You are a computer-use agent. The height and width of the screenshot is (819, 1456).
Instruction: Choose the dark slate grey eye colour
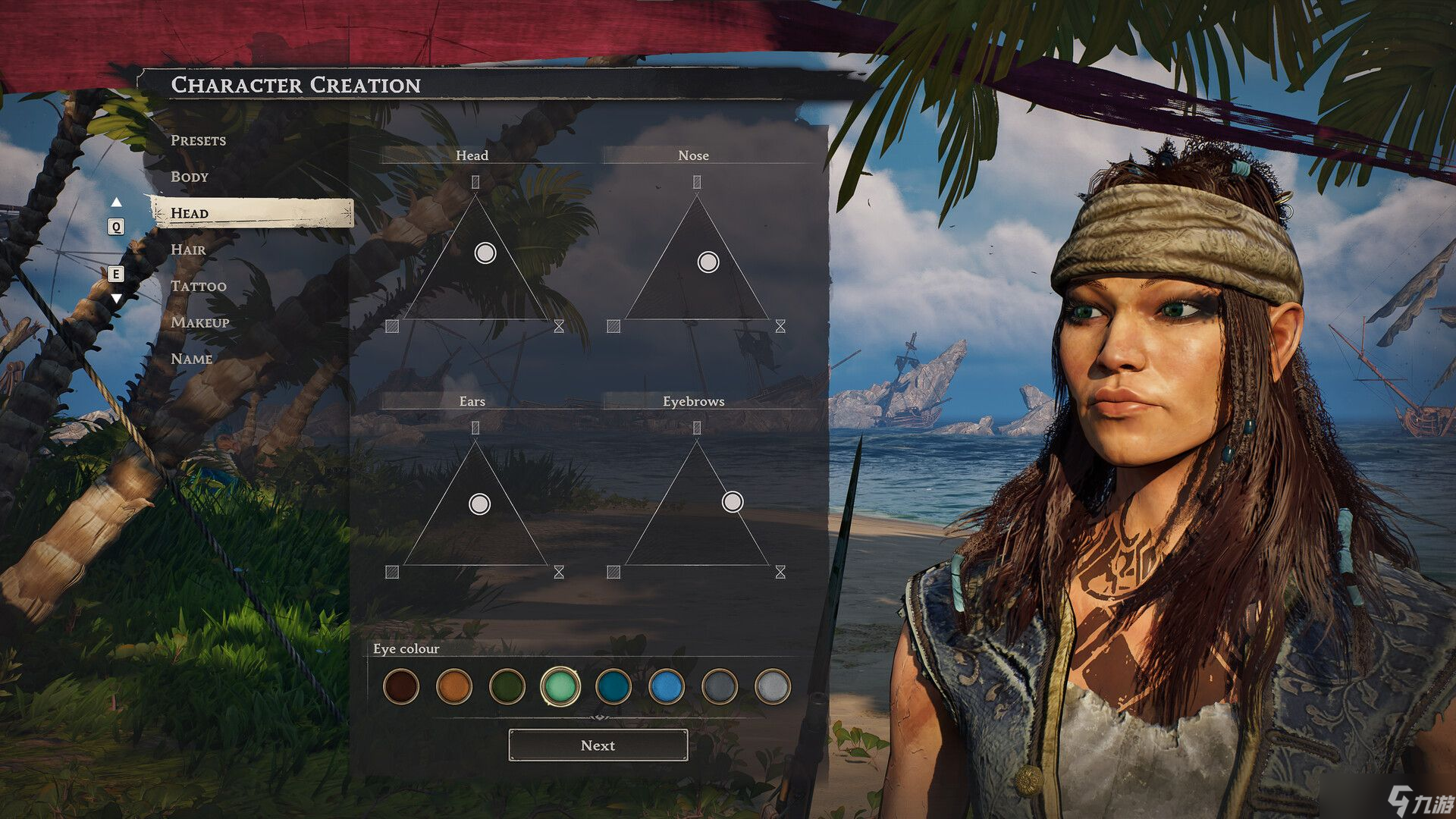tap(720, 686)
